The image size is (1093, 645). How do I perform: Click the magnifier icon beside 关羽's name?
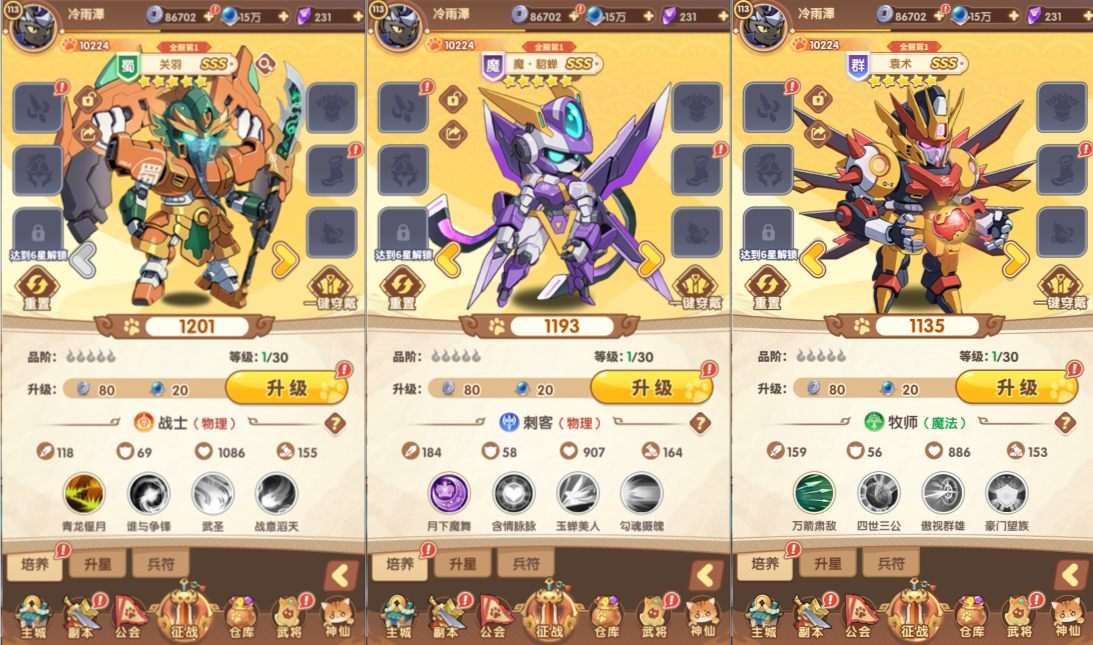coord(265,65)
